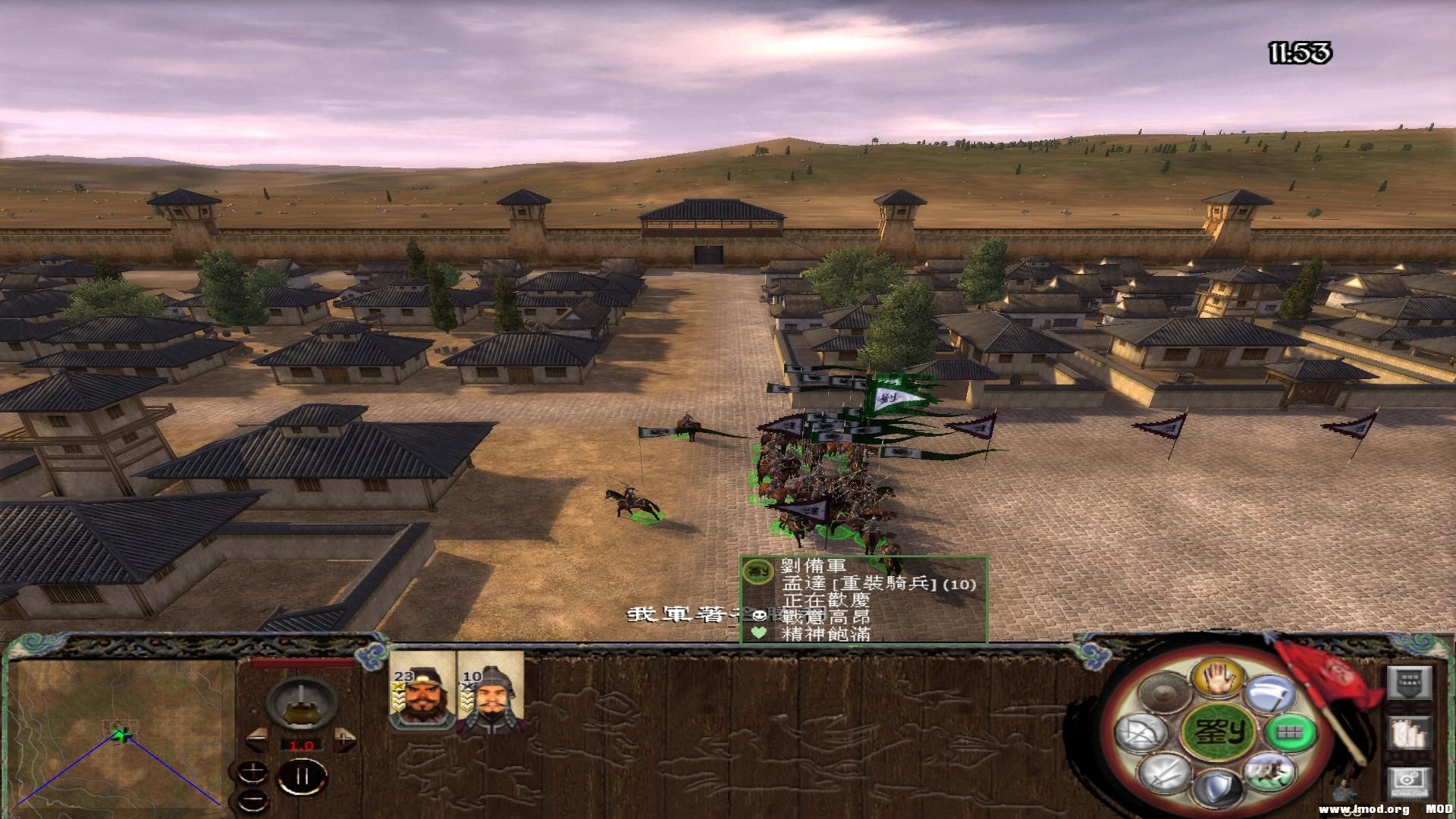This screenshot has height=819, width=1456.
Task: Increase the battle speed with the plus arrow
Action: (345, 738)
